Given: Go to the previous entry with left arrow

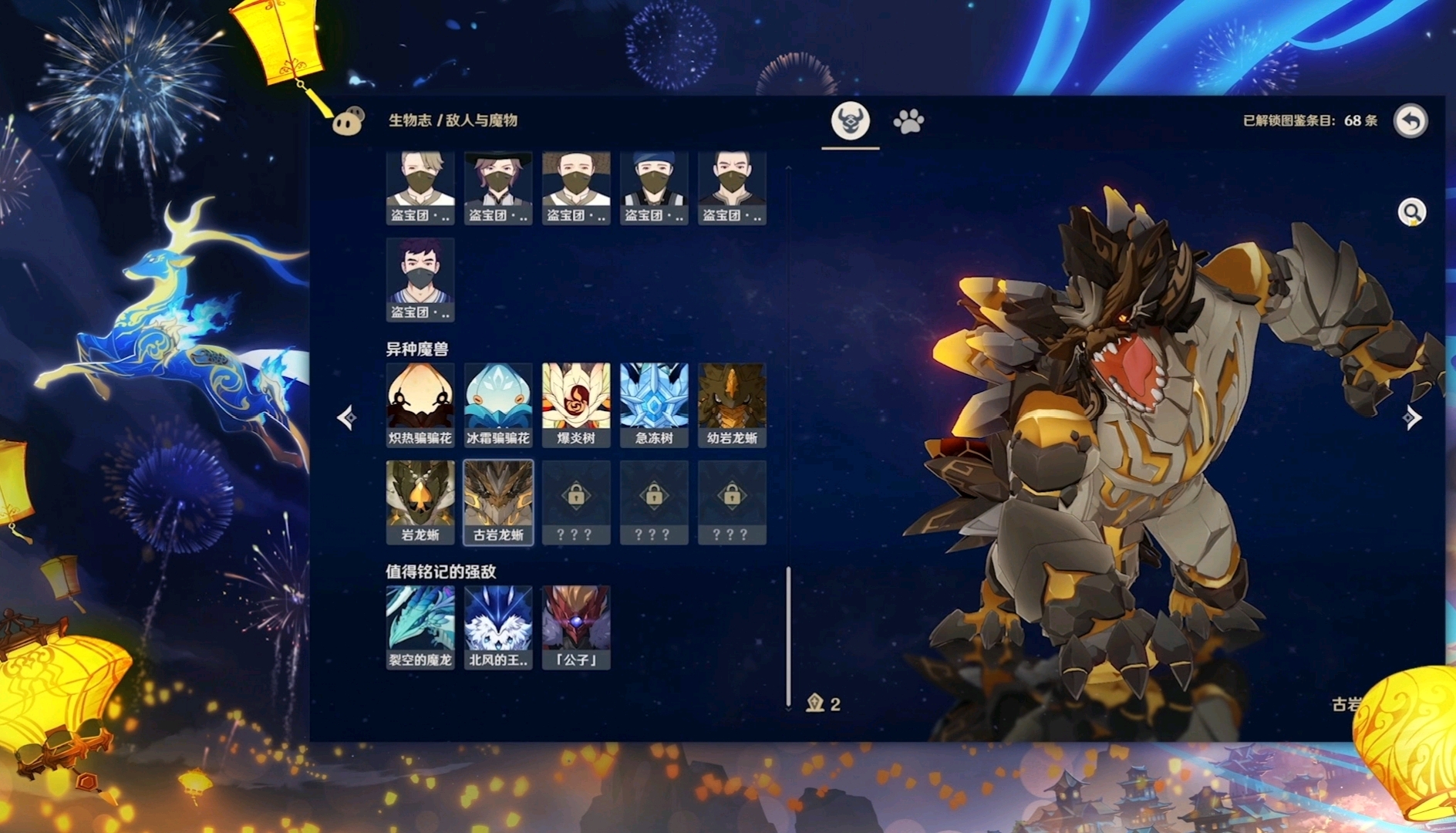Looking at the screenshot, I should 346,417.
